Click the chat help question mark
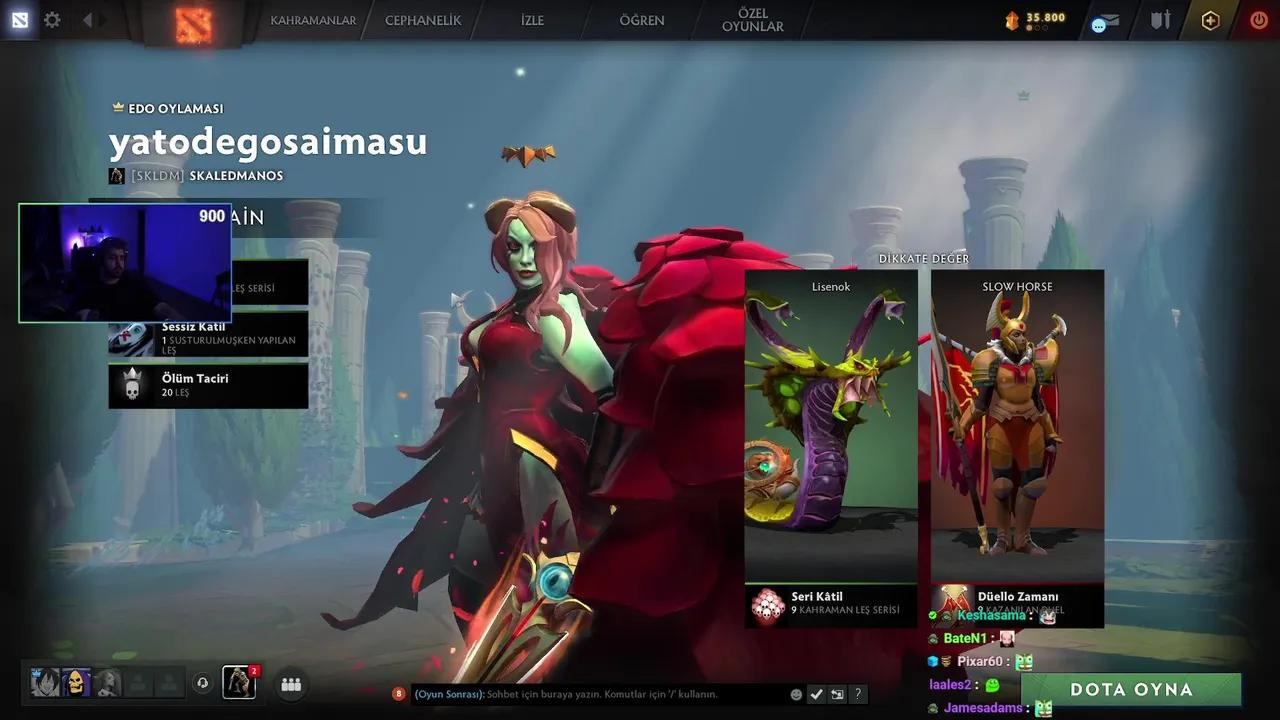1280x720 pixels. point(857,693)
